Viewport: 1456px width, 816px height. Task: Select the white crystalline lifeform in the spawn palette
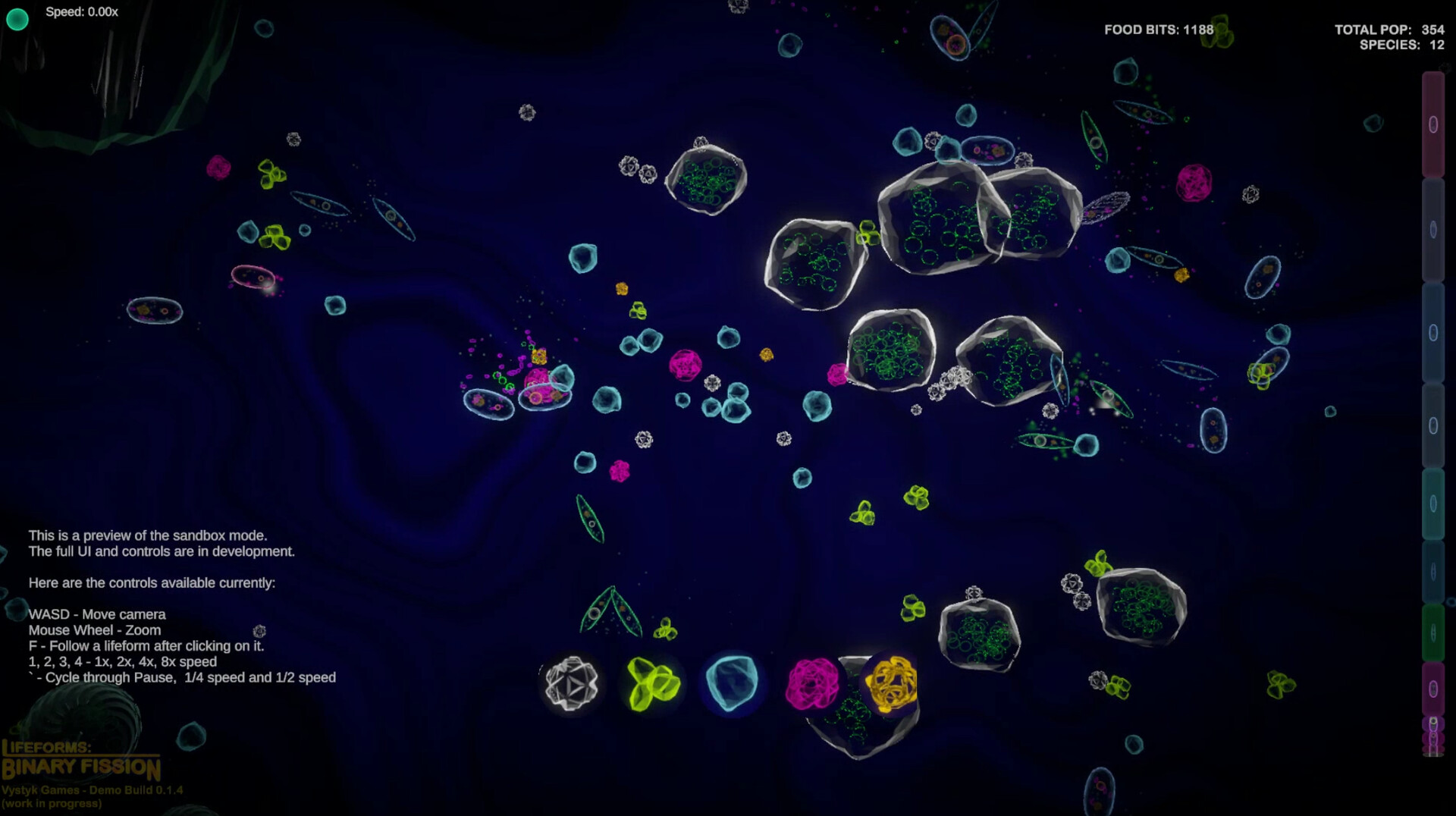tap(573, 684)
